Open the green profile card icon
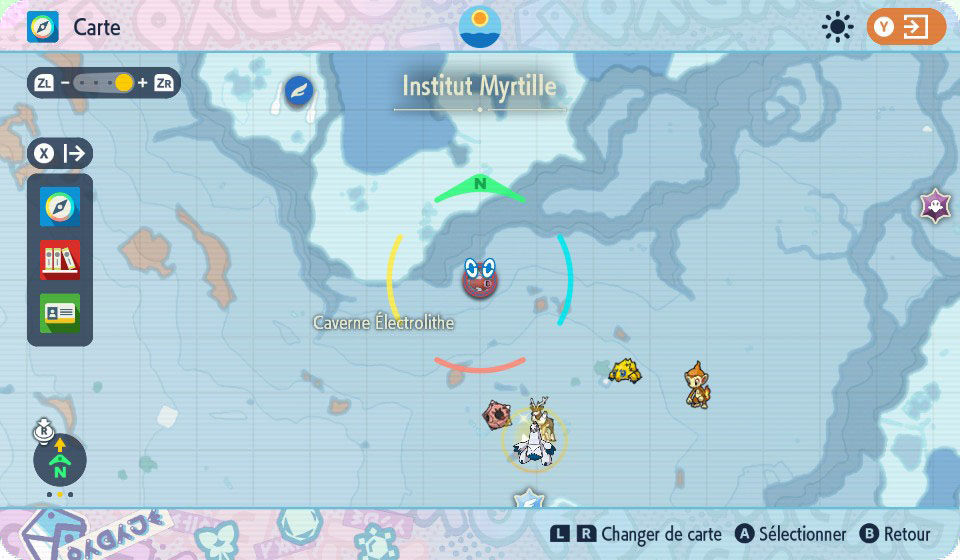The height and width of the screenshot is (560, 960). (60, 313)
